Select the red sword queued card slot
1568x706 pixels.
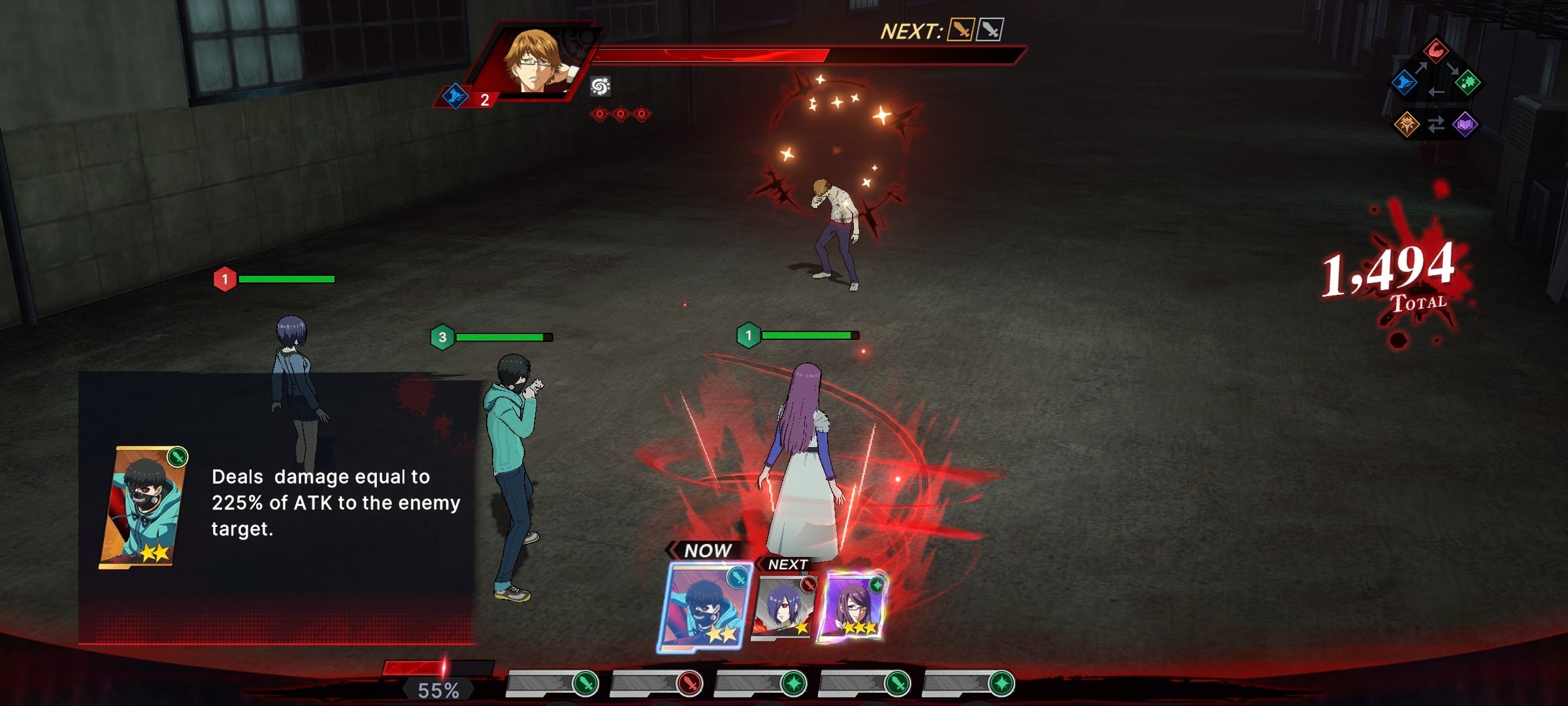click(x=688, y=683)
